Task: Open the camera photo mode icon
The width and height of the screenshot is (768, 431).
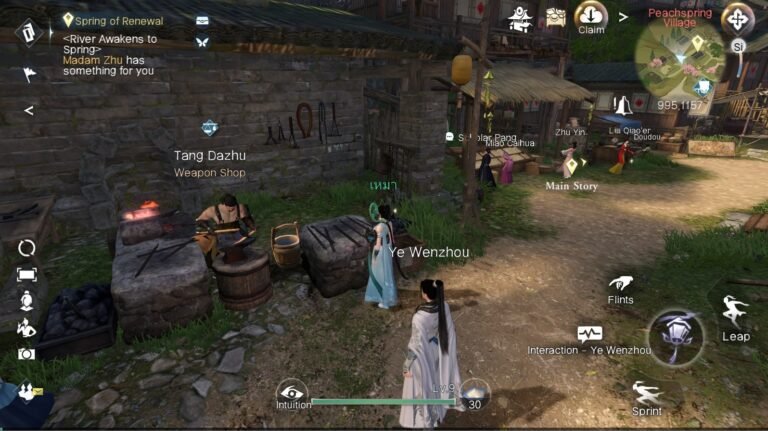Action: click(26, 354)
